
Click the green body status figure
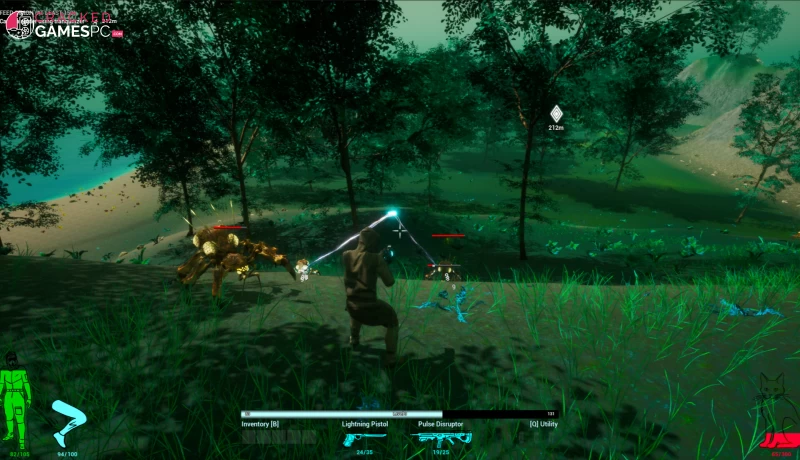(14, 405)
